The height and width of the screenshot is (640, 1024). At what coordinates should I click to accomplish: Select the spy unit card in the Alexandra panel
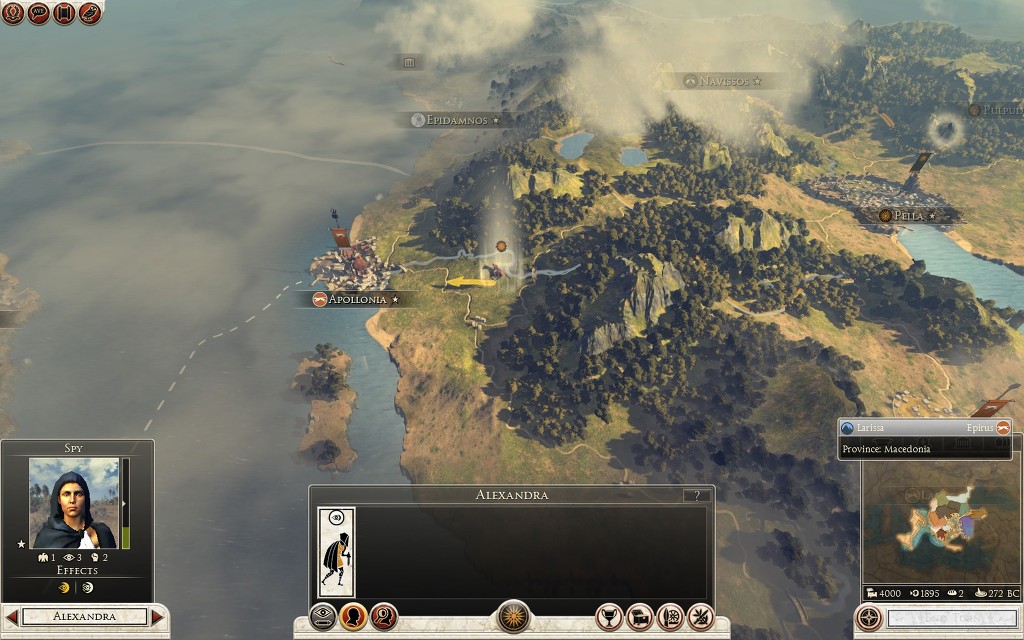(336, 552)
